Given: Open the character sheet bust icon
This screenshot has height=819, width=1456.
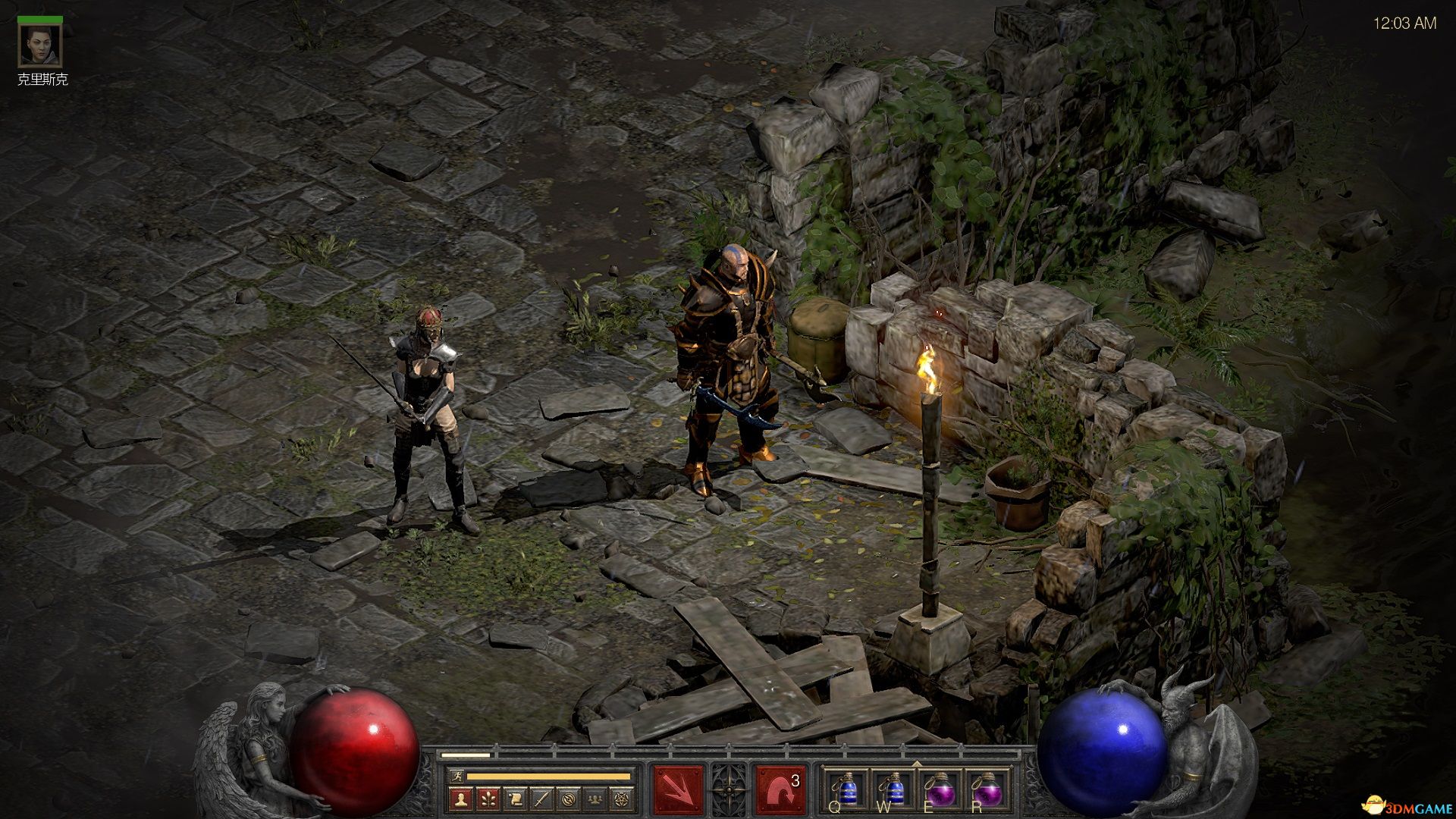Looking at the screenshot, I should point(461,799).
